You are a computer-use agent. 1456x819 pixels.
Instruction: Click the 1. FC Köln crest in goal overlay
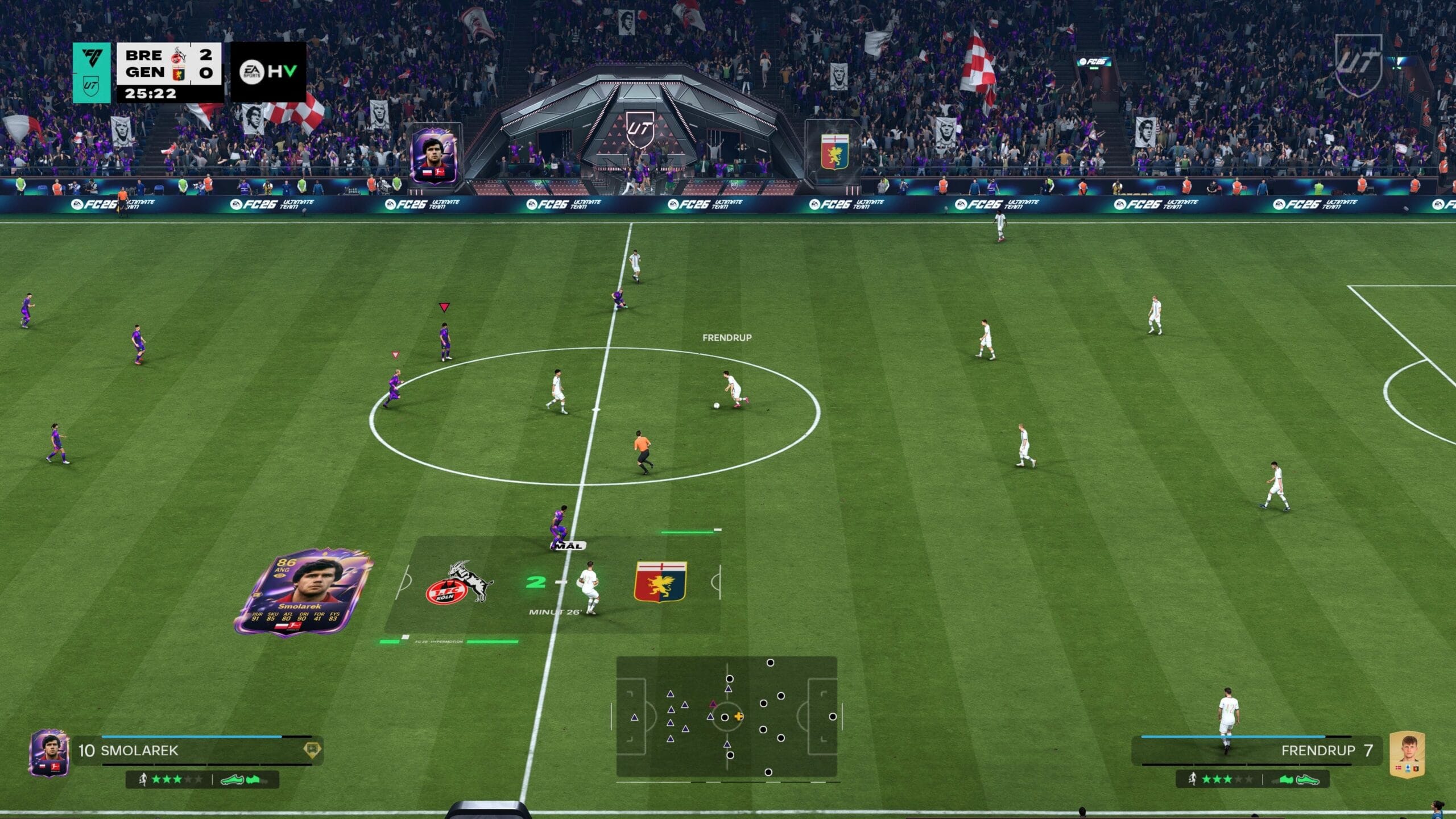coord(458,583)
